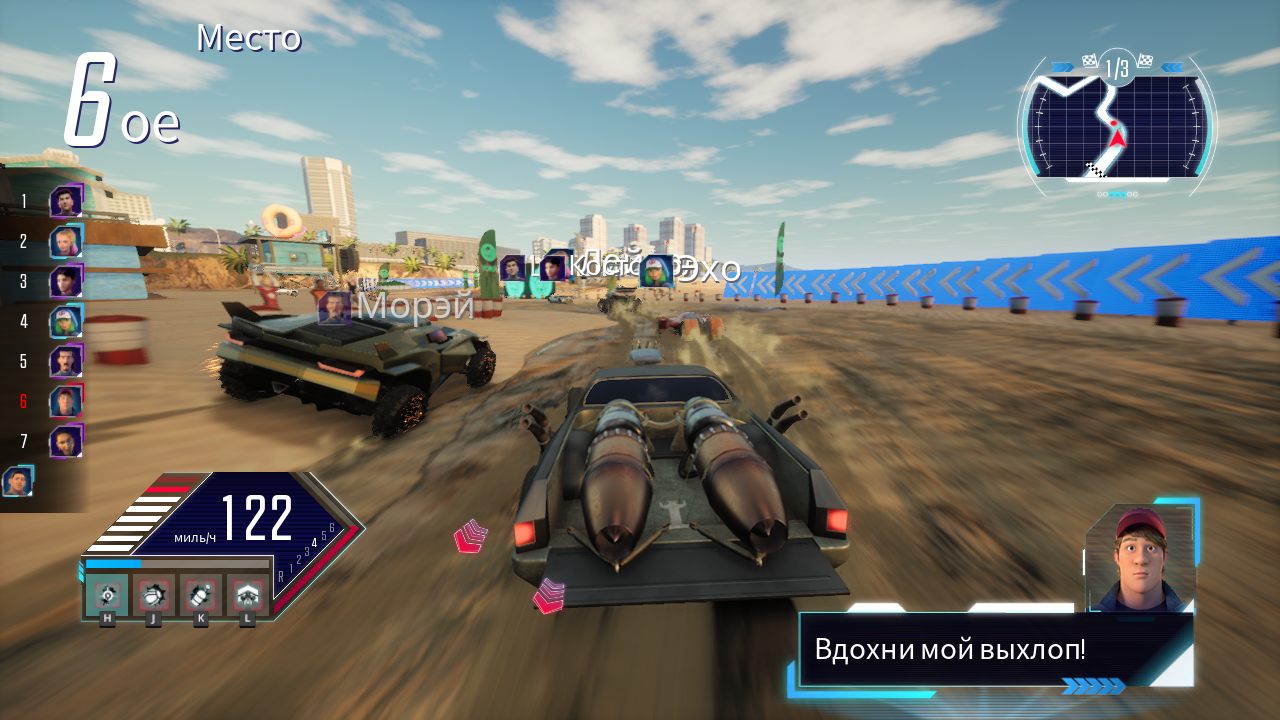This screenshot has width=1280, height=720.
Task: Click the blue boost progress bar above the weapons
Action: [114, 564]
